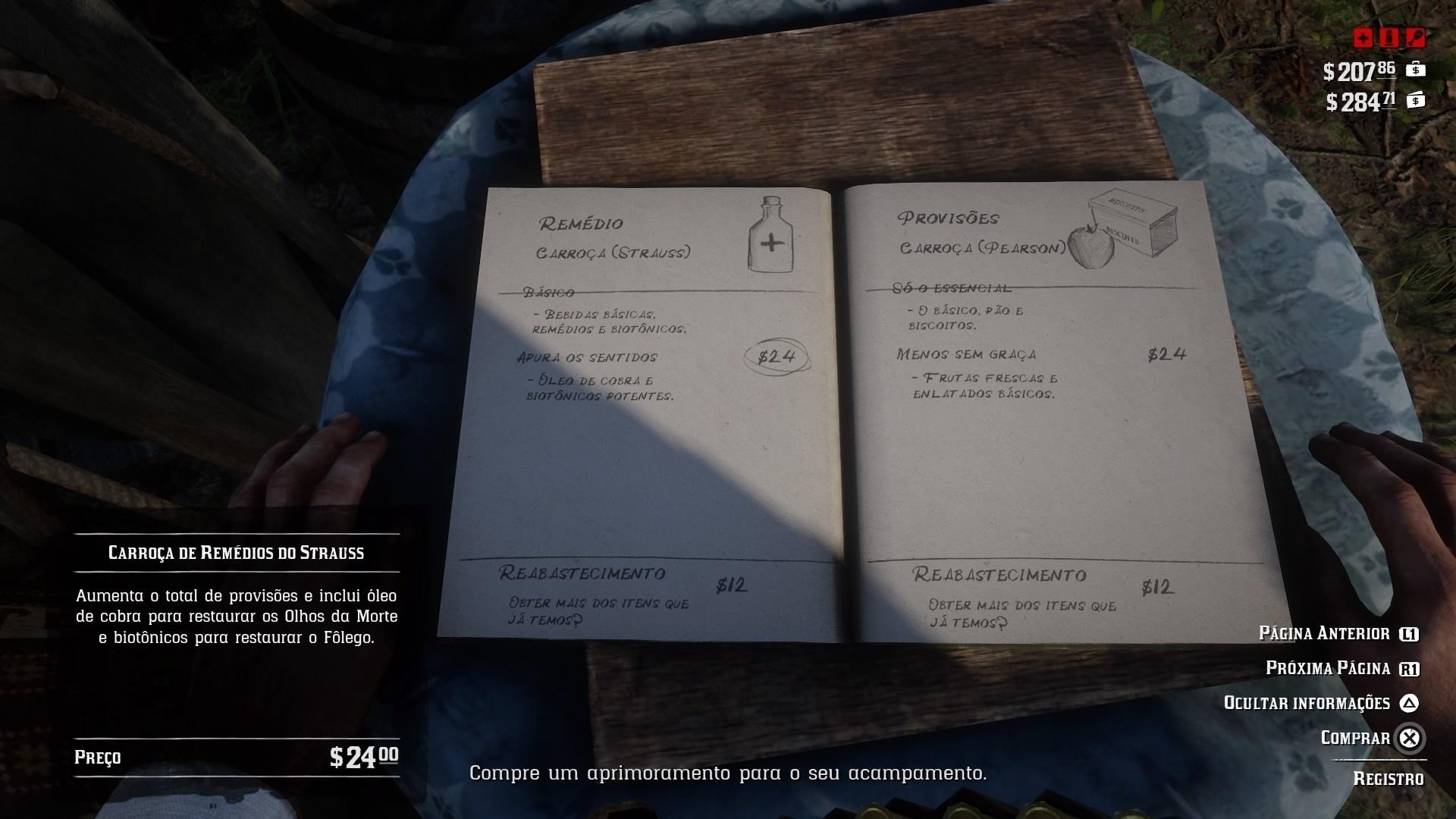The height and width of the screenshot is (819, 1456).
Task: Select the apple drawing next to Carroça (Pearson)
Action: [1089, 245]
